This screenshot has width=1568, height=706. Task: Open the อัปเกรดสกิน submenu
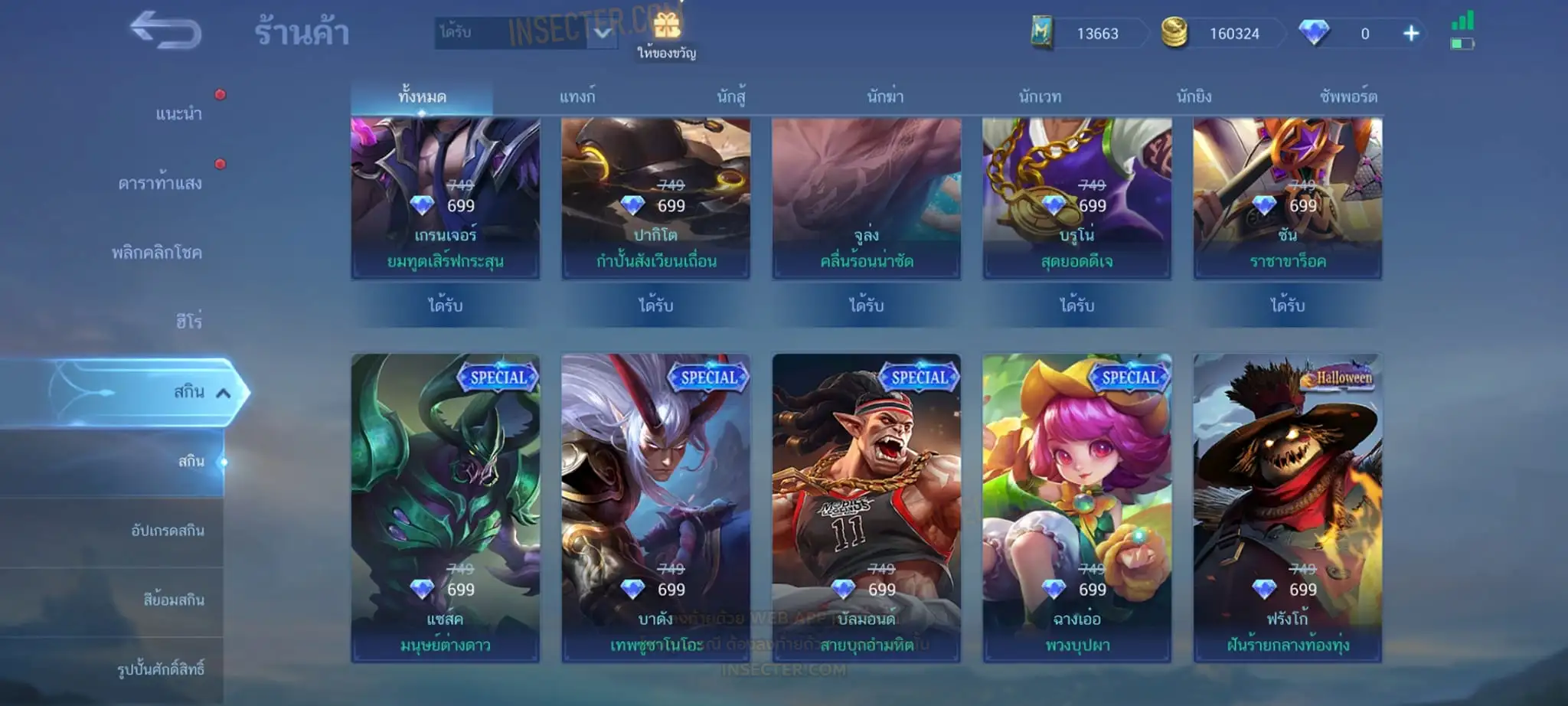point(168,531)
